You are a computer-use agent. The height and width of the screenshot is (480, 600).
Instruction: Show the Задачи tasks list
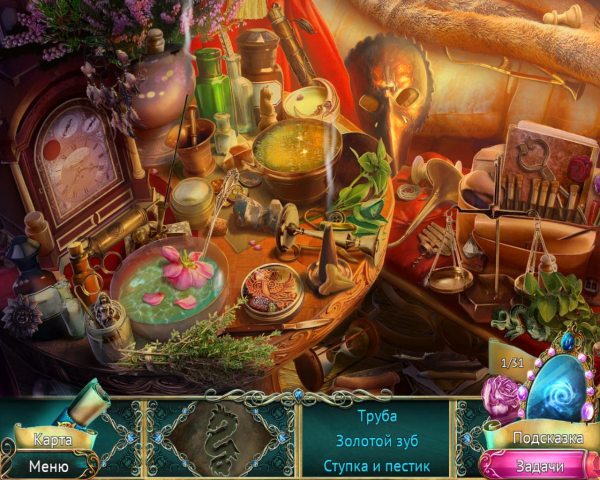point(540,465)
